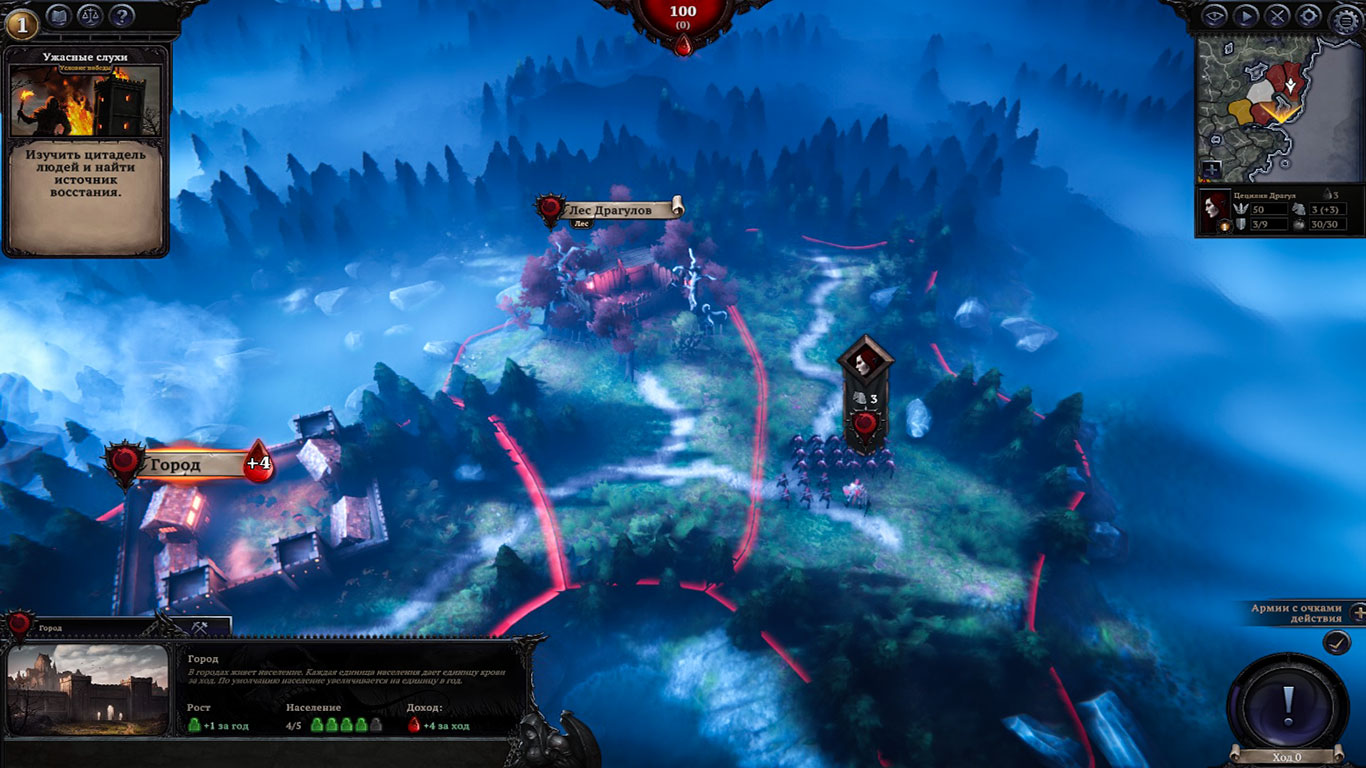Click the ring target icon button
The image size is (1366, 768).
click(x=1307, y=15)
